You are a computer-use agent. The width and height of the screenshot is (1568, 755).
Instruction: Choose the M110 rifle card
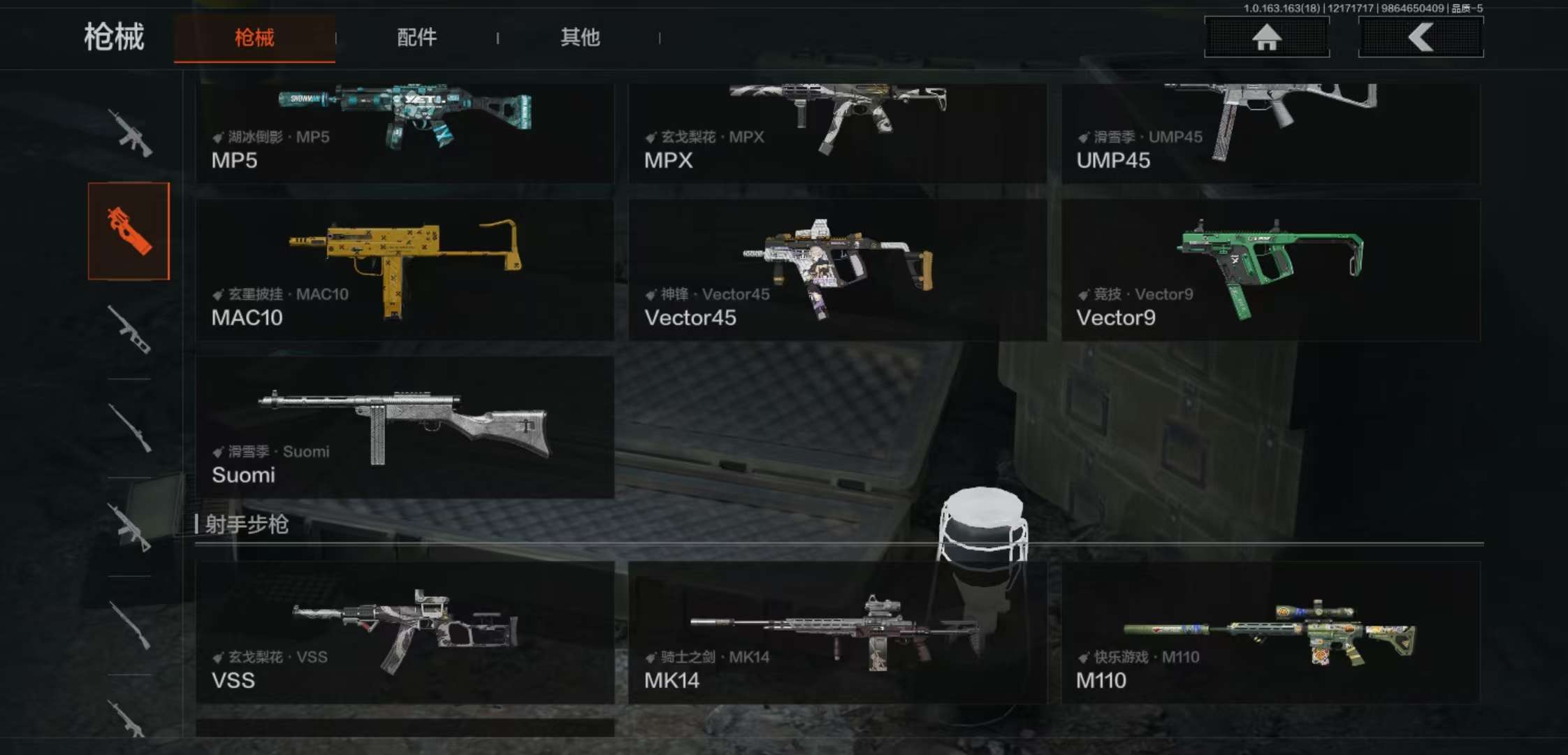[1270, 632]
